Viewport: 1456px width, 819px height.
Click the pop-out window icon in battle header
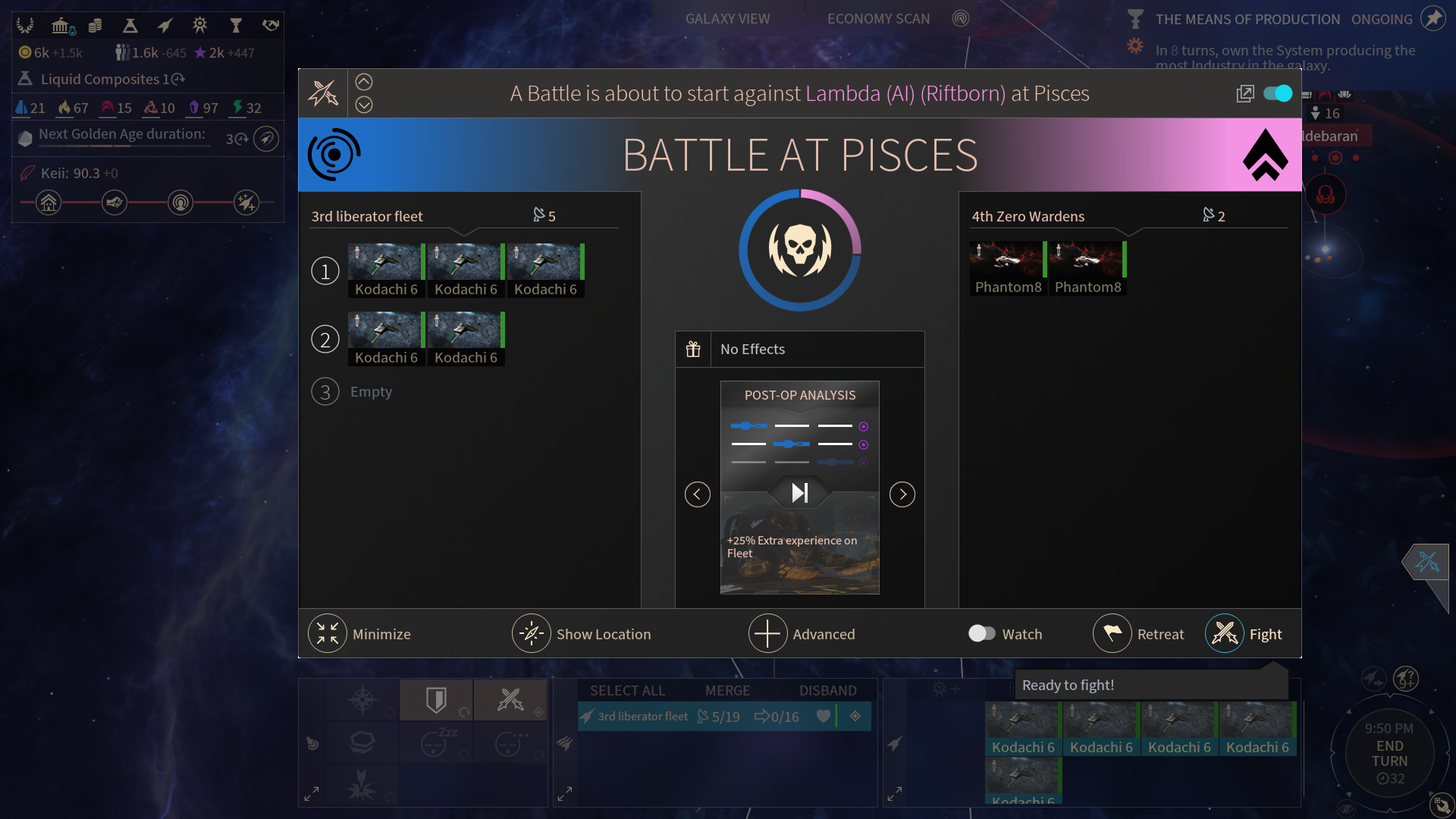(x=1245, y=93)
